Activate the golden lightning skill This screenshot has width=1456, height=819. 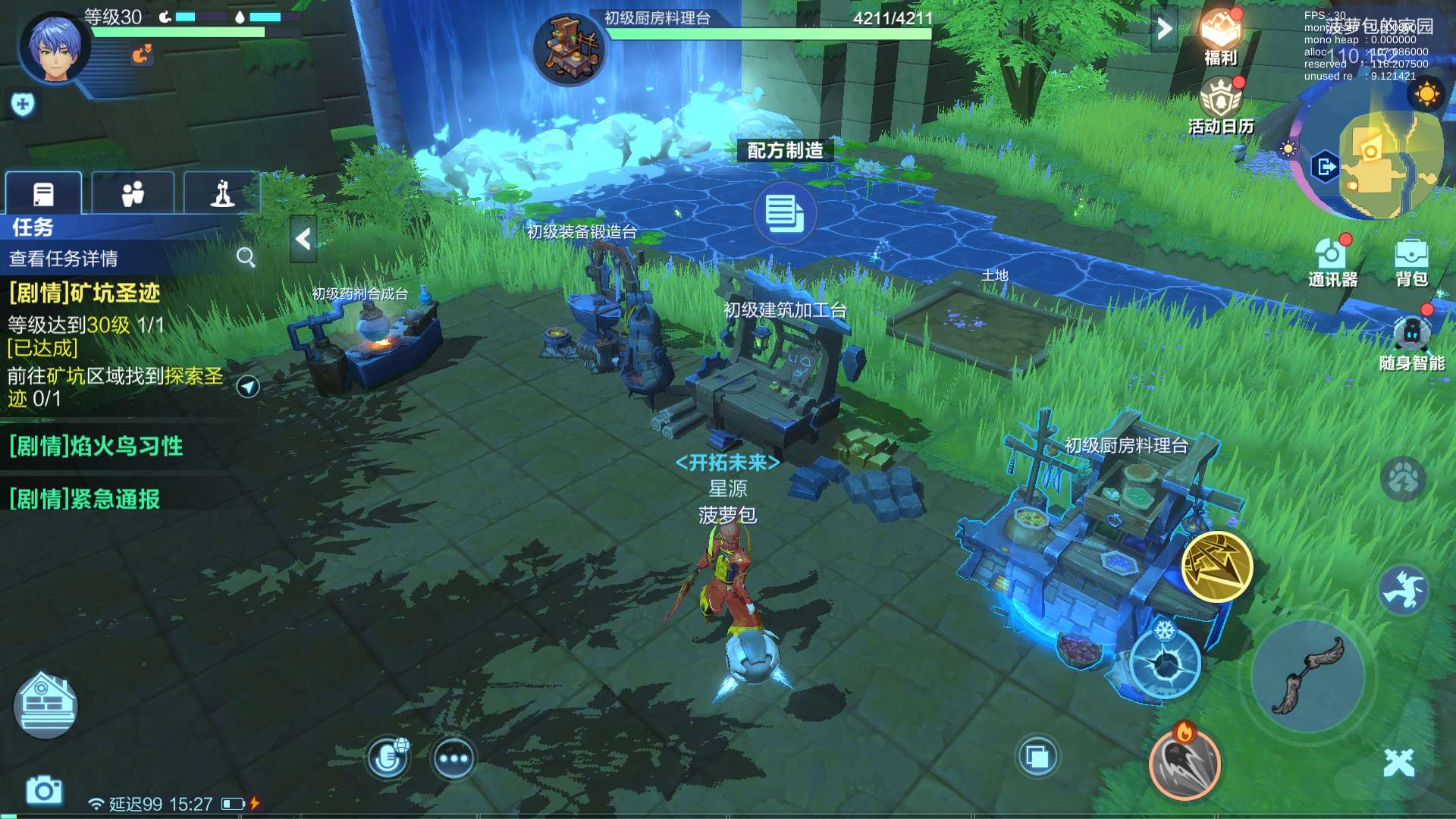tap(1216, 566)
